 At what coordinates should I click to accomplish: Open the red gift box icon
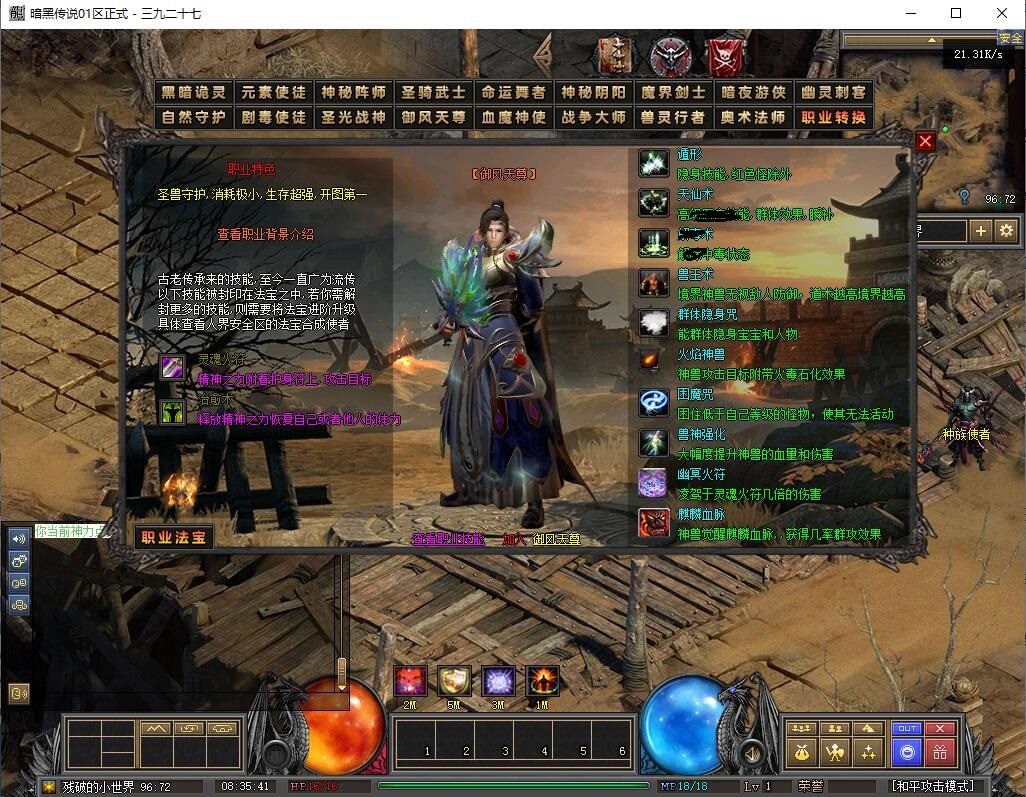pos(939,751)
